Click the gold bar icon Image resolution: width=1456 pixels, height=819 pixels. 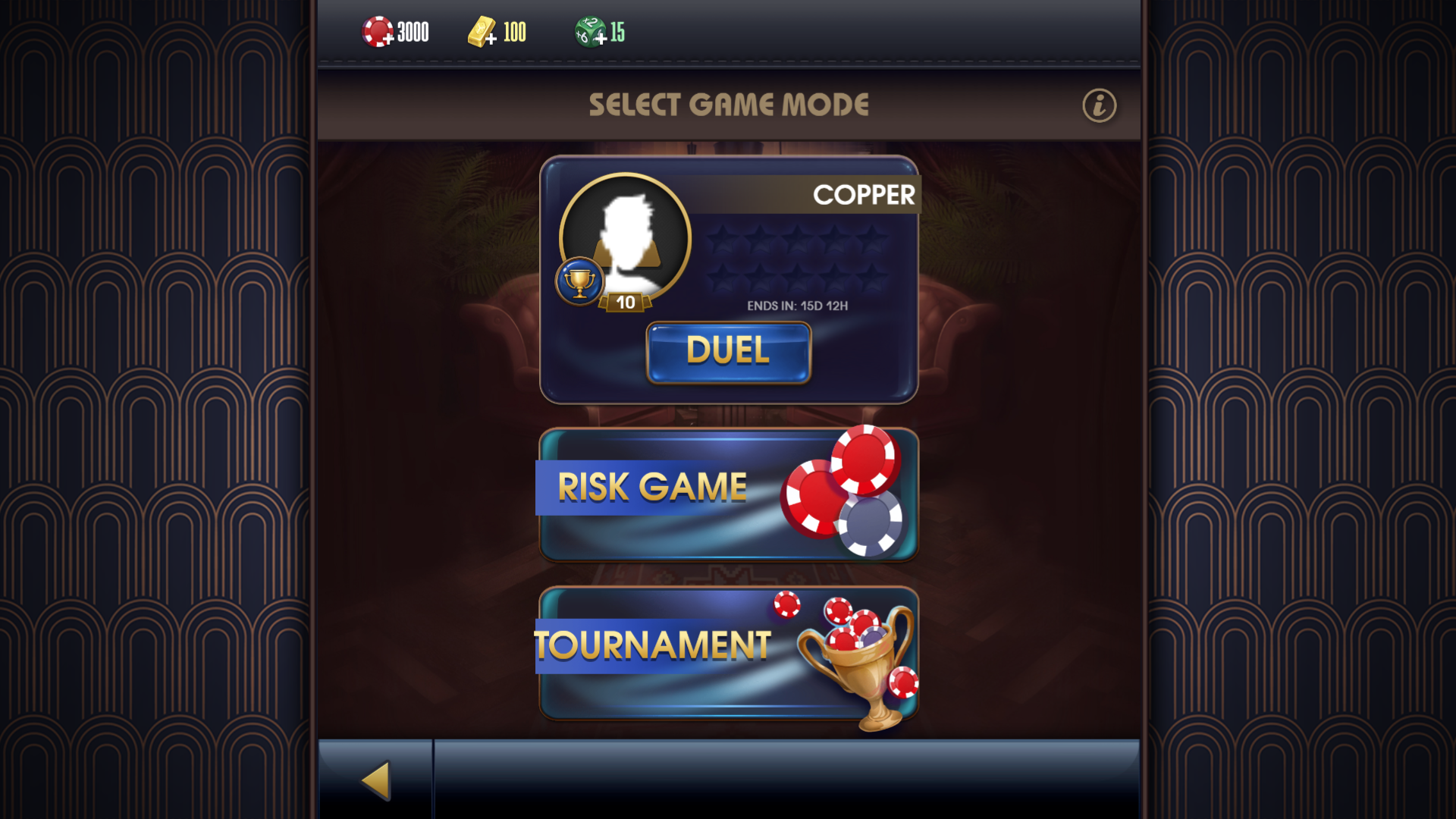tap(482, 30)
